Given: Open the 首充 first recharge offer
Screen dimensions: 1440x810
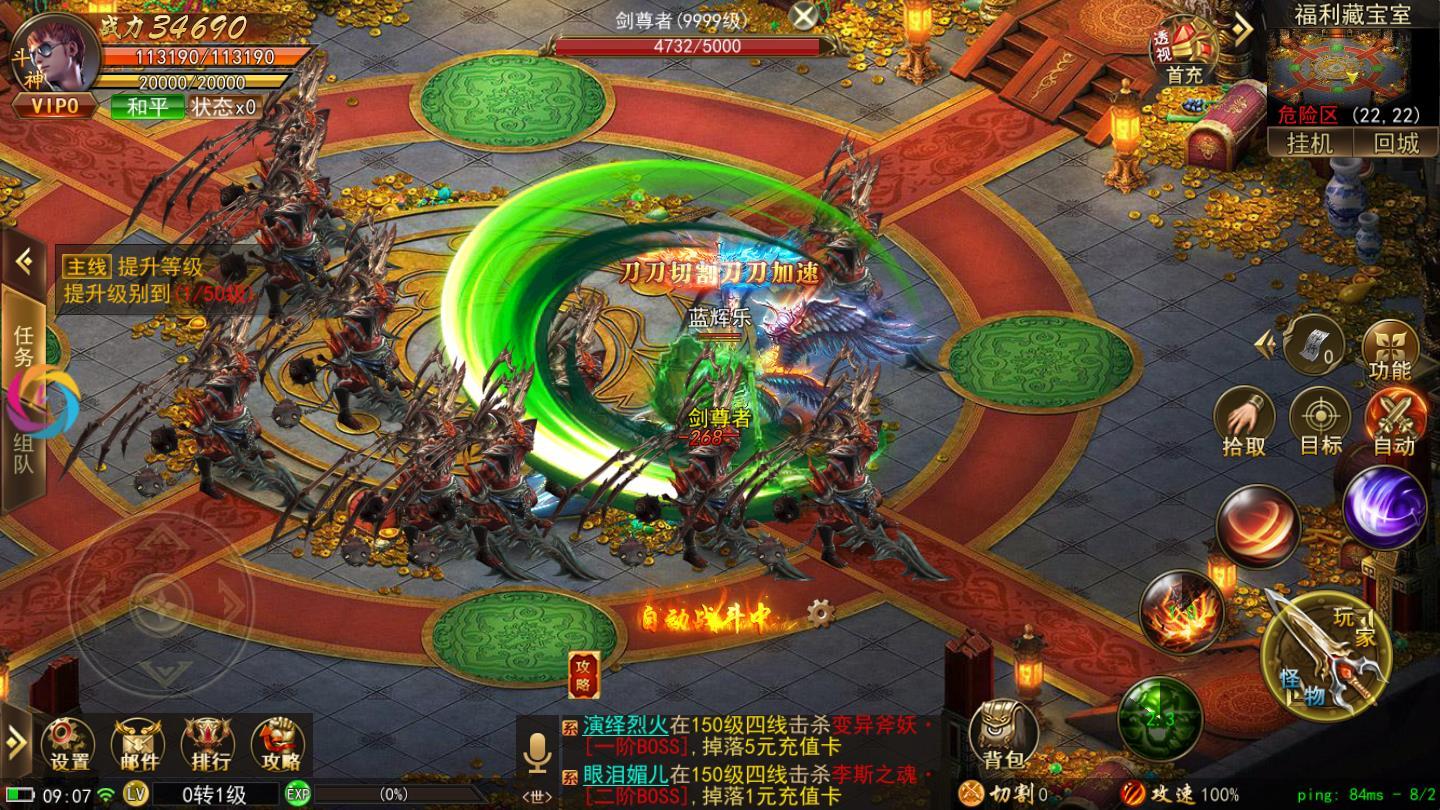Looking at the screenshot, I should 1184,53.
